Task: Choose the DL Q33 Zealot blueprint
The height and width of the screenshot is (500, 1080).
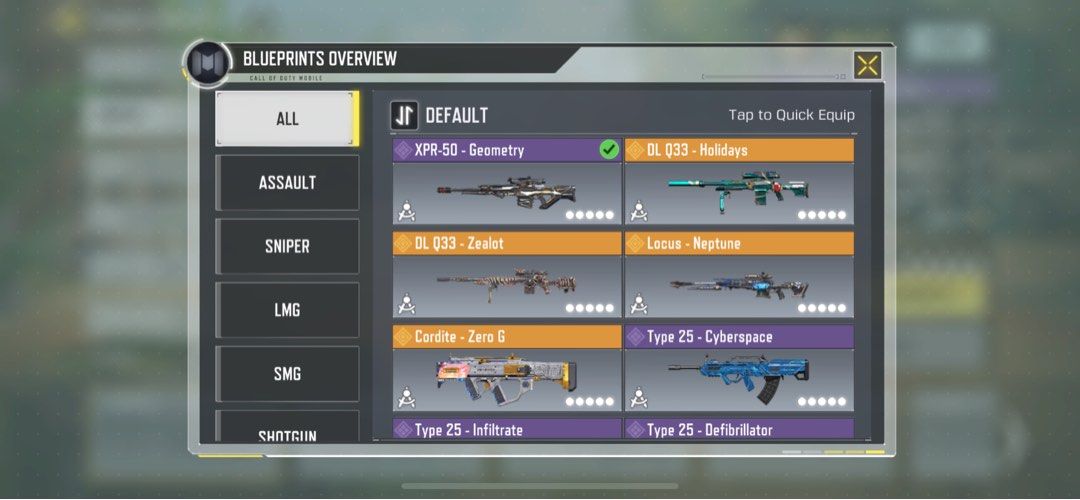Action: (507, 275)
